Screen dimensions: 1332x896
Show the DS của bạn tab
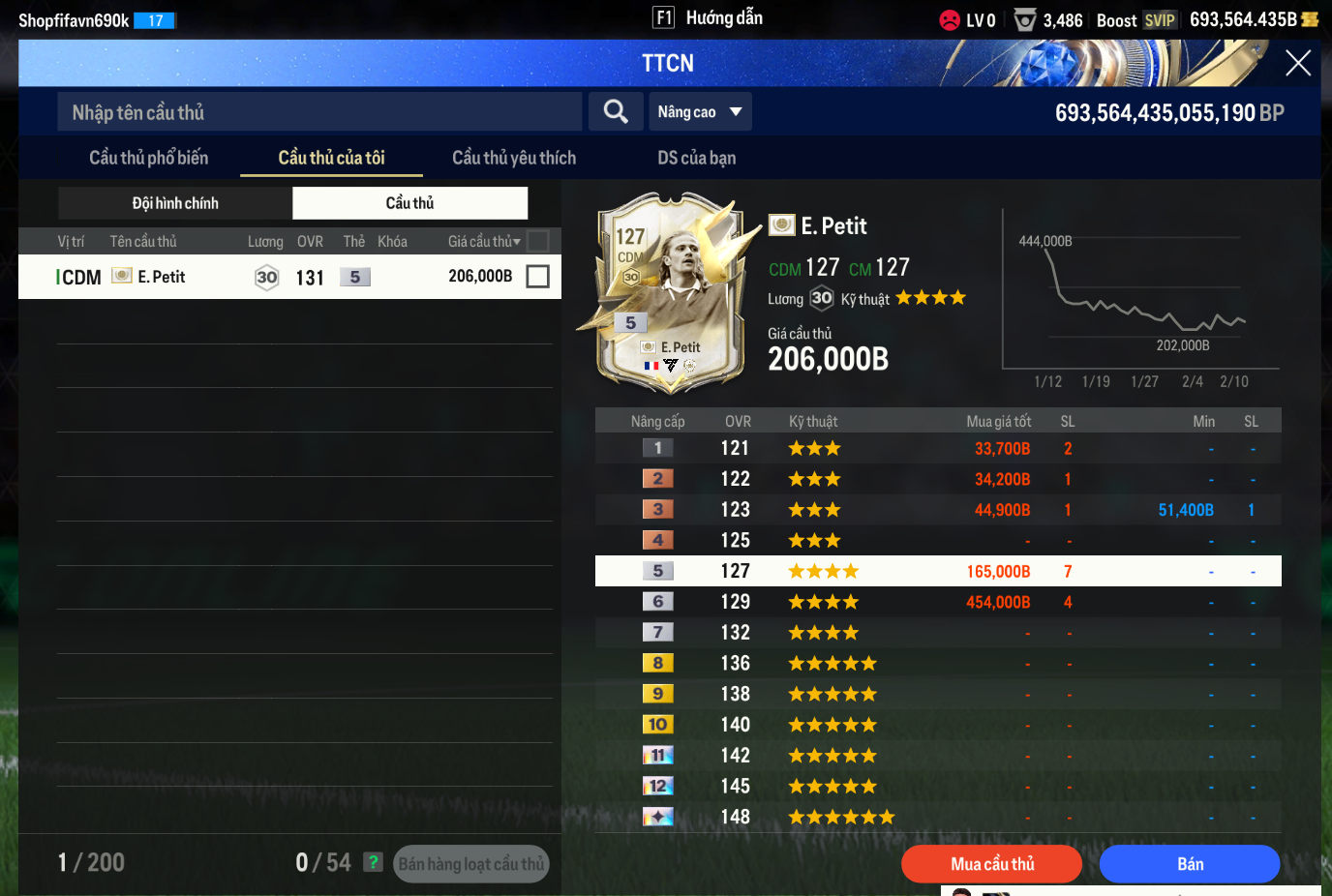tap(696, 158)
